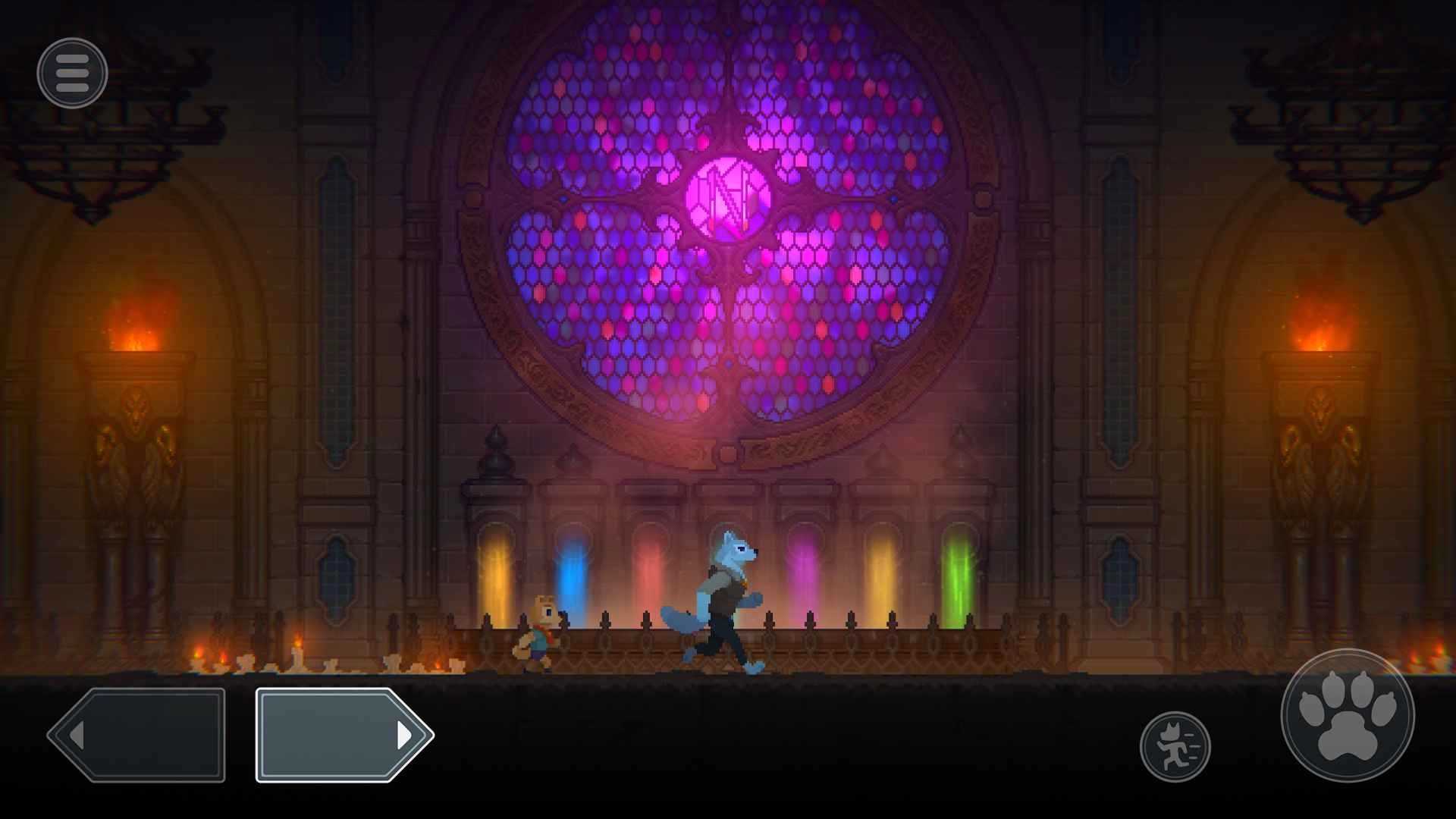Click the arrowhead inside the left move button

[78, 733]
